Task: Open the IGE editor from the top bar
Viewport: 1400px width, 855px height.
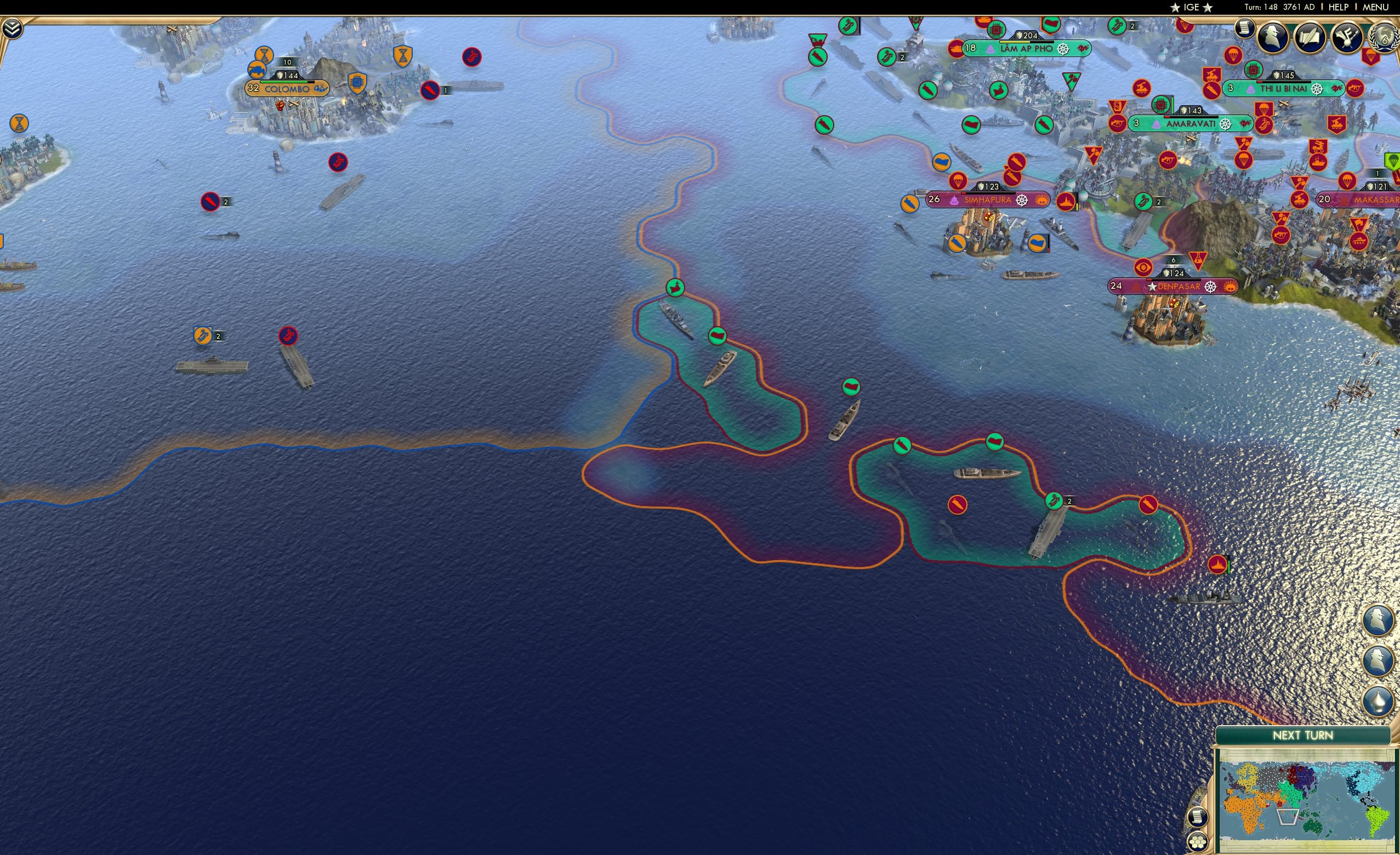Action: pos(1191,7)
